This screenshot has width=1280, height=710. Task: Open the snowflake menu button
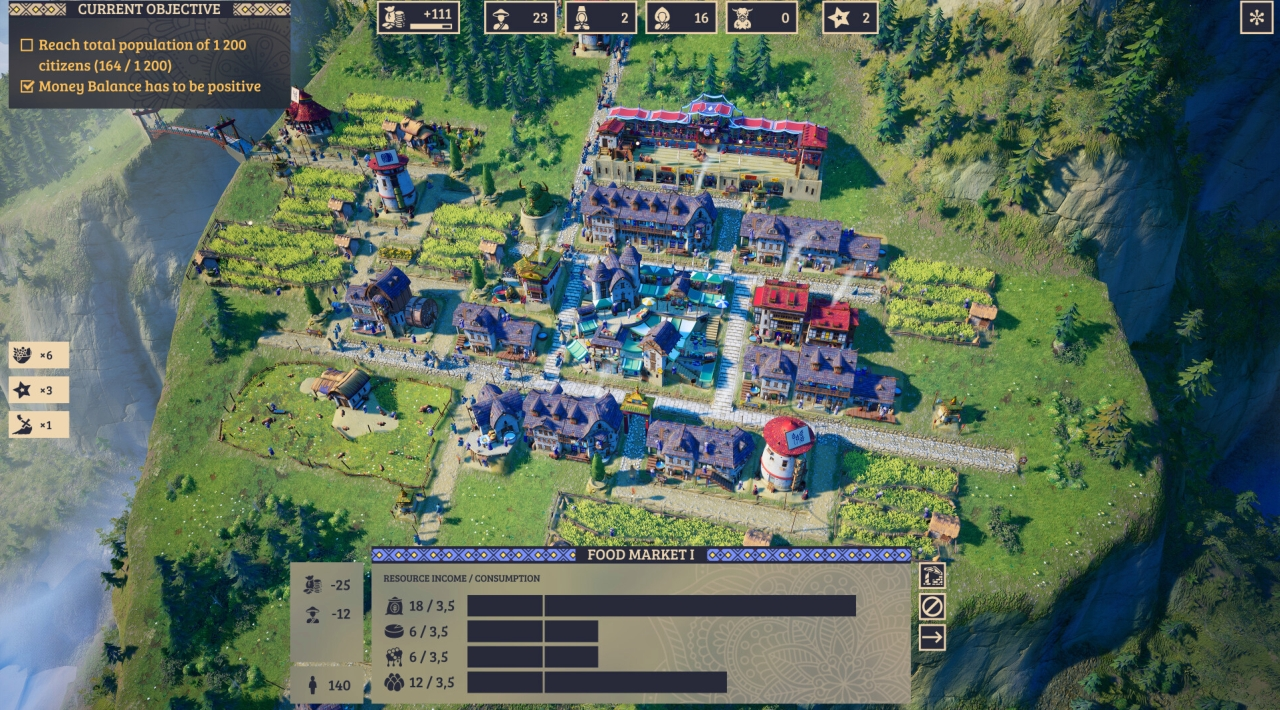1256,18
